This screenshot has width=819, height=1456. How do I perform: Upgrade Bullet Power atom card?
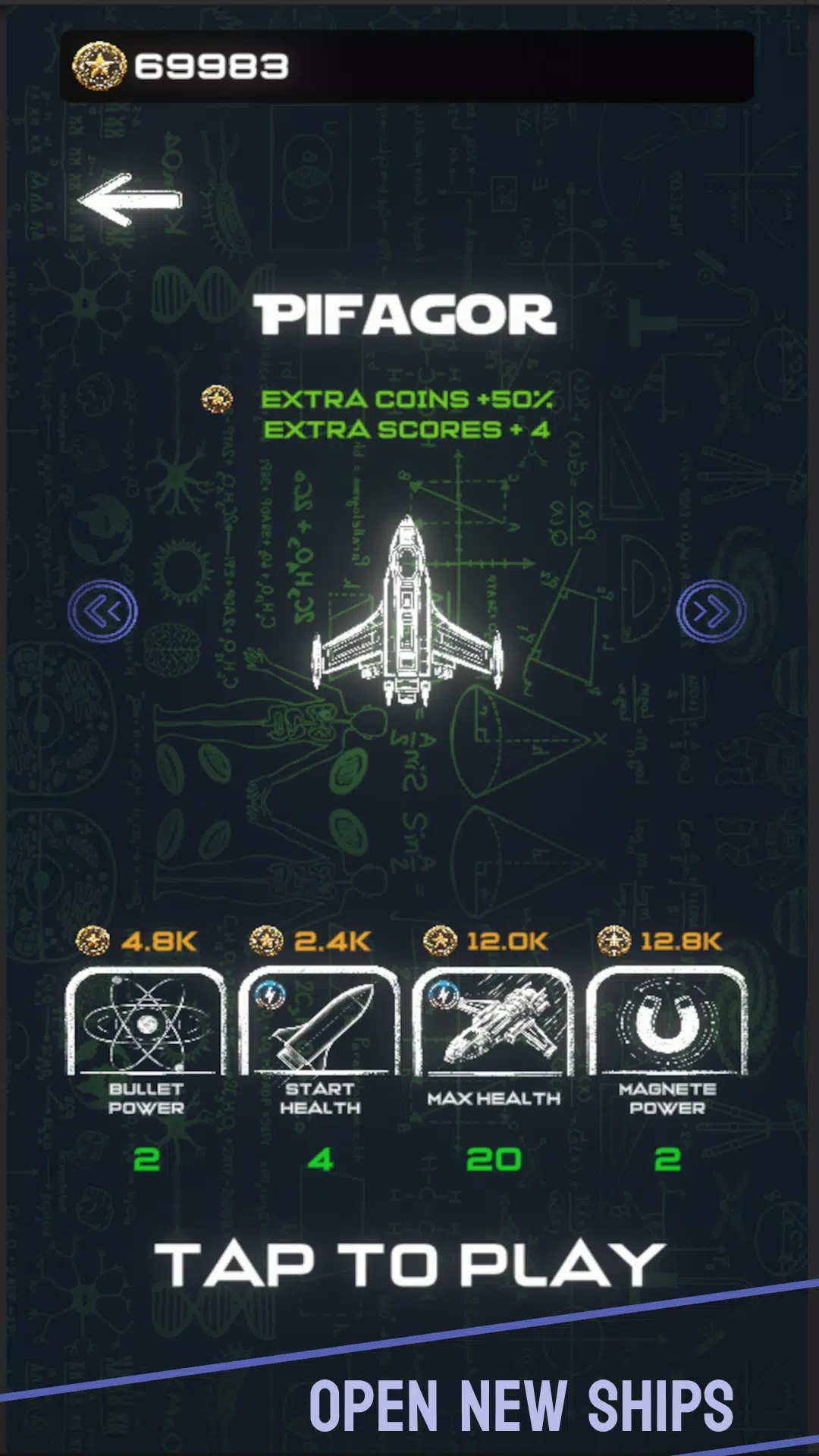[x=146, y=1023]
